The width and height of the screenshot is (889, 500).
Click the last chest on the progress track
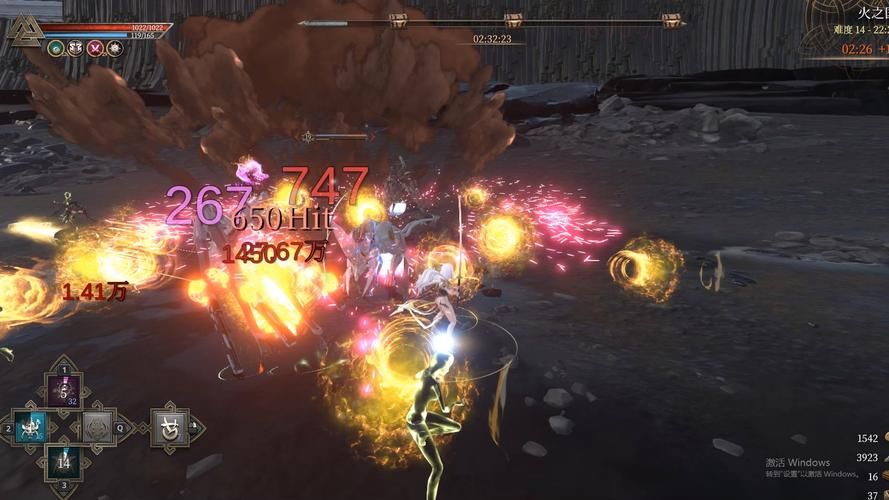672,20
